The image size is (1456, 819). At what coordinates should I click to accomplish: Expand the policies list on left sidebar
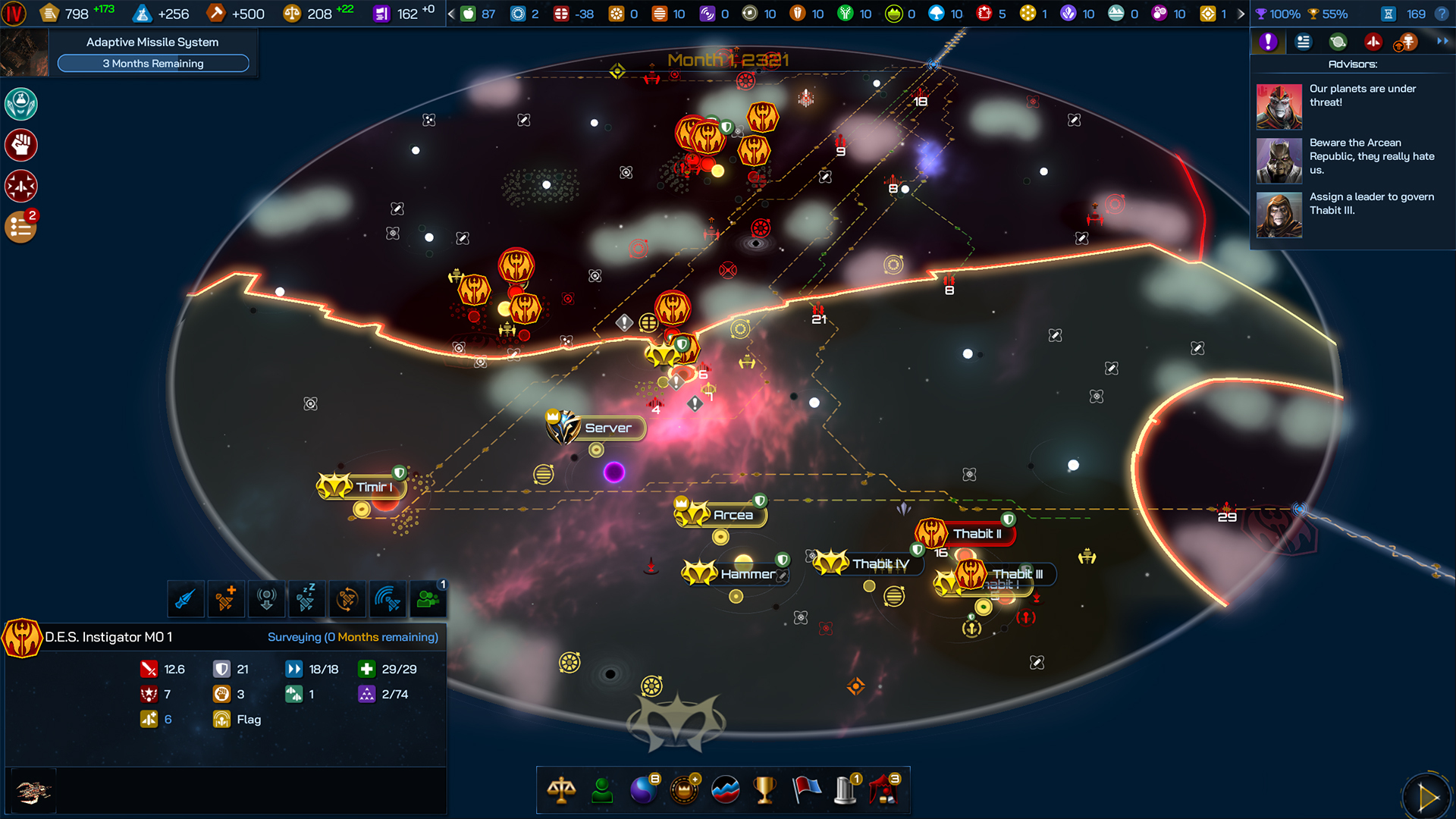pos(20,226)
